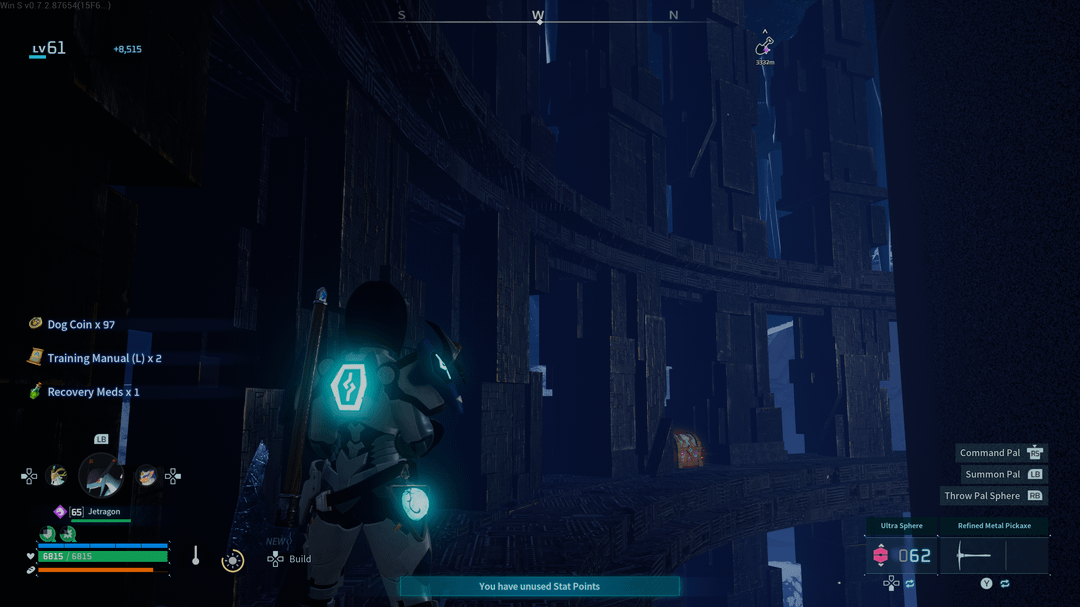Pick the orange pal portrait right of Jetragon
Screen dimensions: 1080x607
146,476
